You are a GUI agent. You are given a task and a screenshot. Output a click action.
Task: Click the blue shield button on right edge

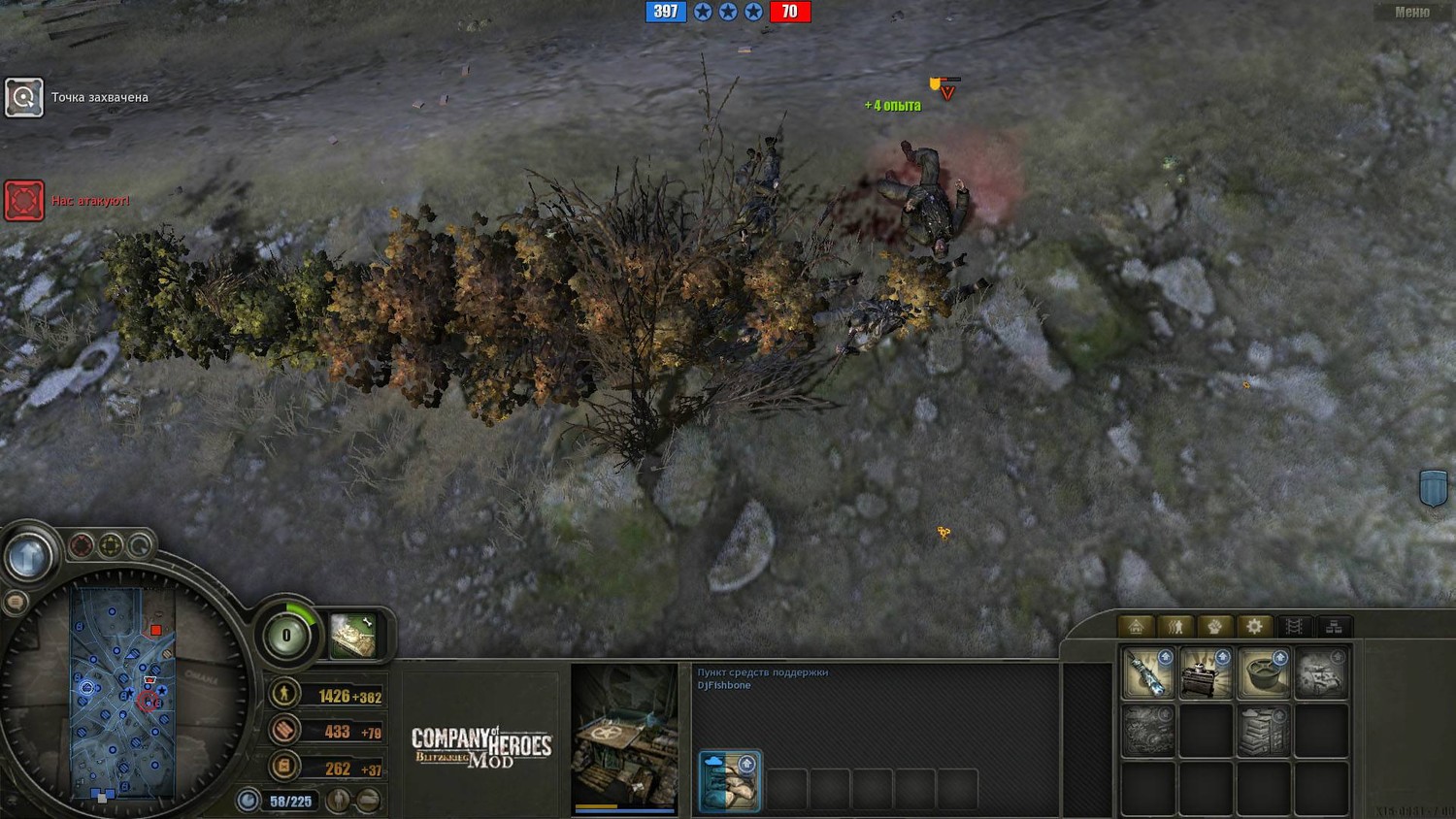(x=1433, y=488)
